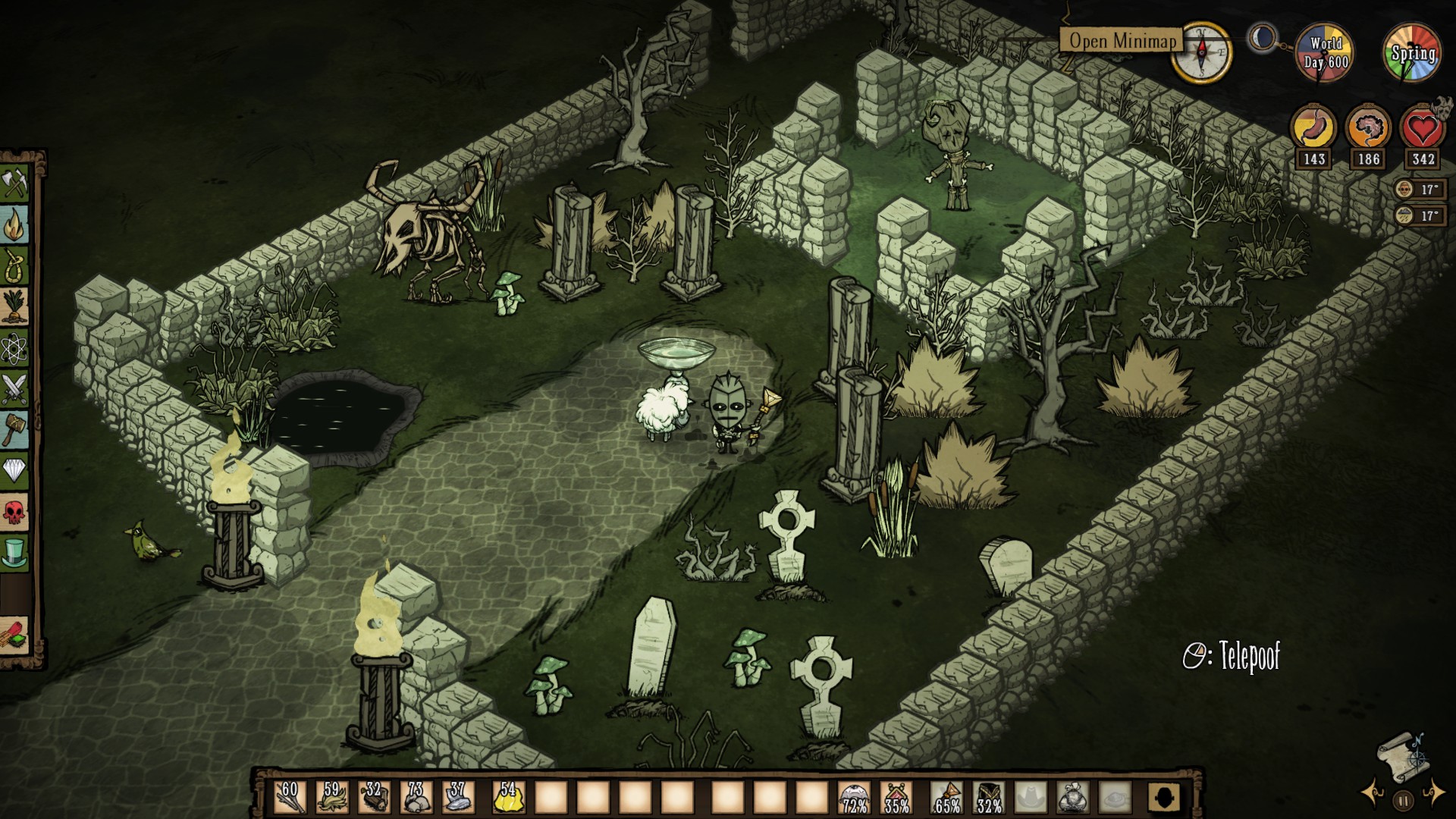This screenshot has width=1456, height=819.
Task: Switch to the Magic red skull tab
Action: point(14,513)
